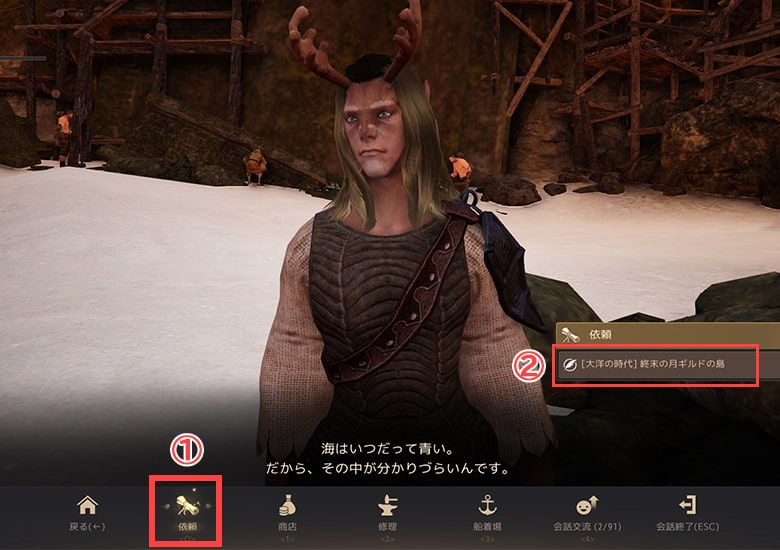The image size is (780, 550).
Task: Go back with the 戻る home button
Action: [88, 512]
